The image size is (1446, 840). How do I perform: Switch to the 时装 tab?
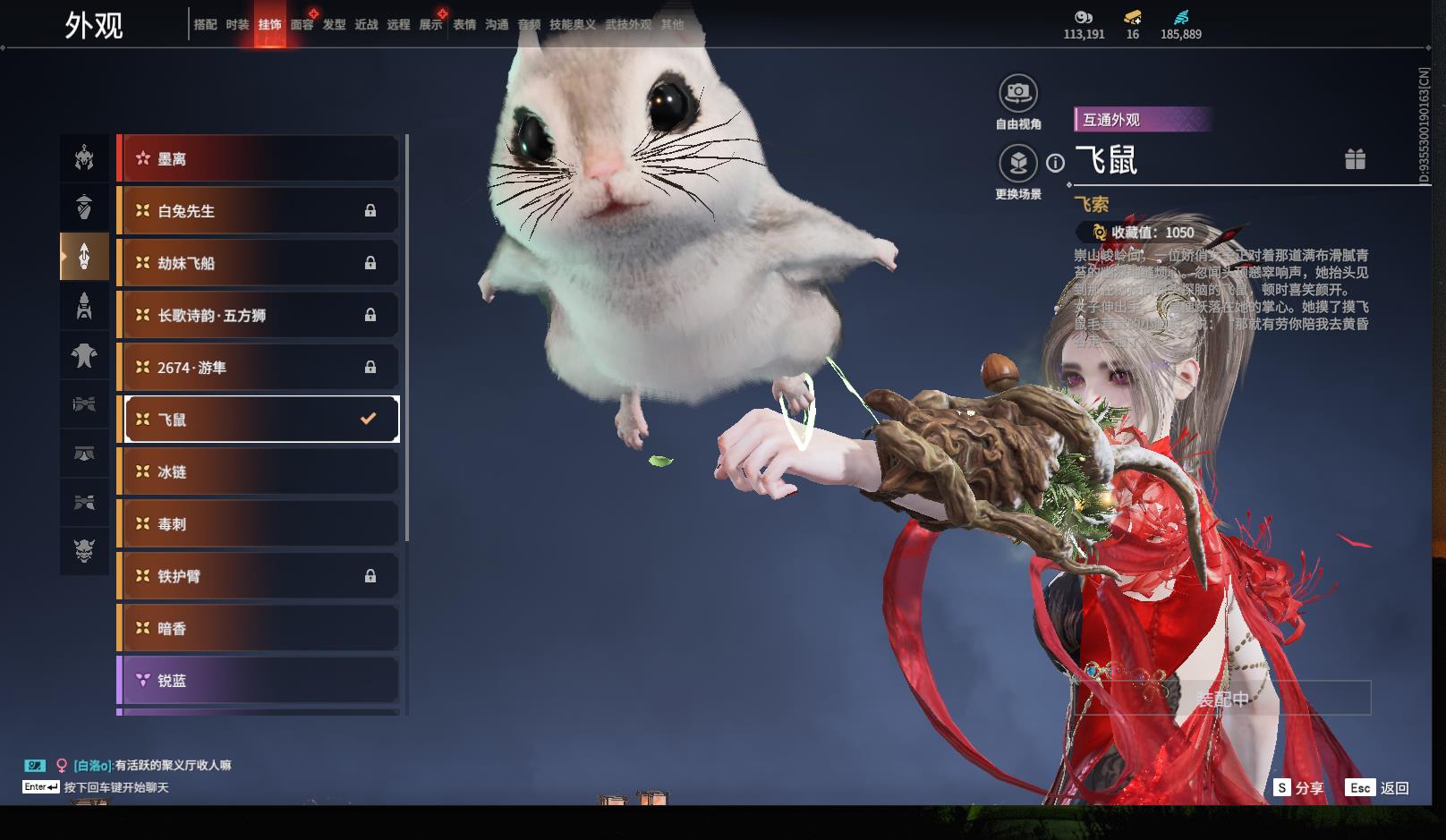click(x=237, y=25)
